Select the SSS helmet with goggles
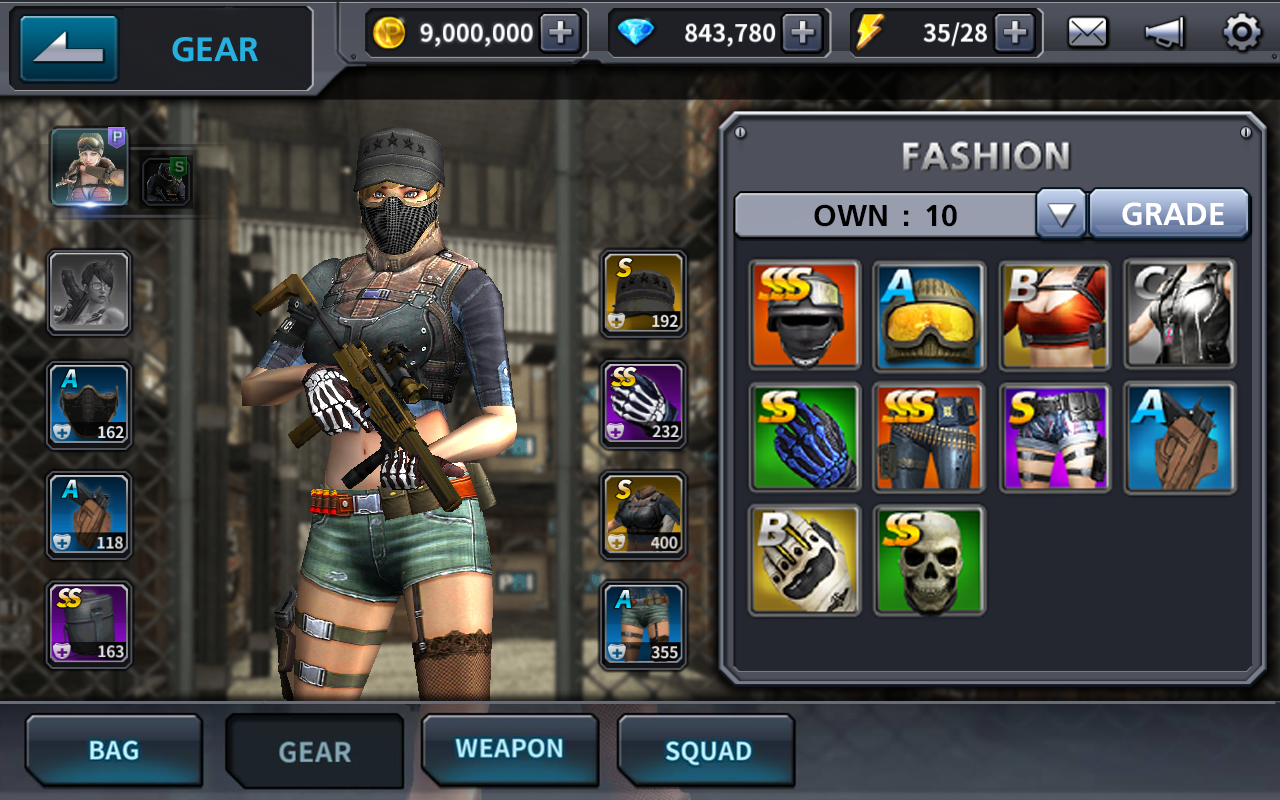Viewport: 1280px width, 800px height. (x=805, y=315)
